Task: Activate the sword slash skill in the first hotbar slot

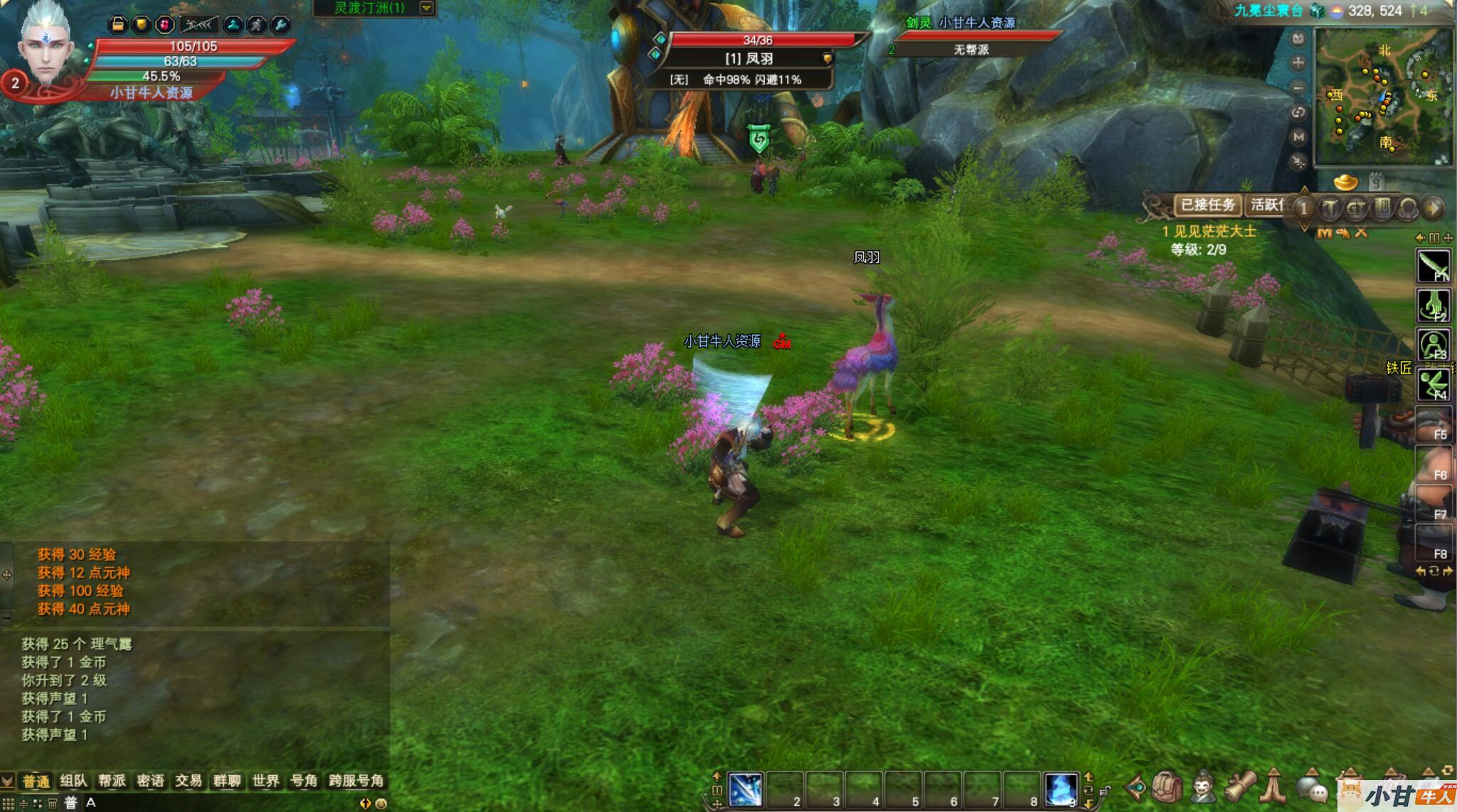Action: (746, 789)
